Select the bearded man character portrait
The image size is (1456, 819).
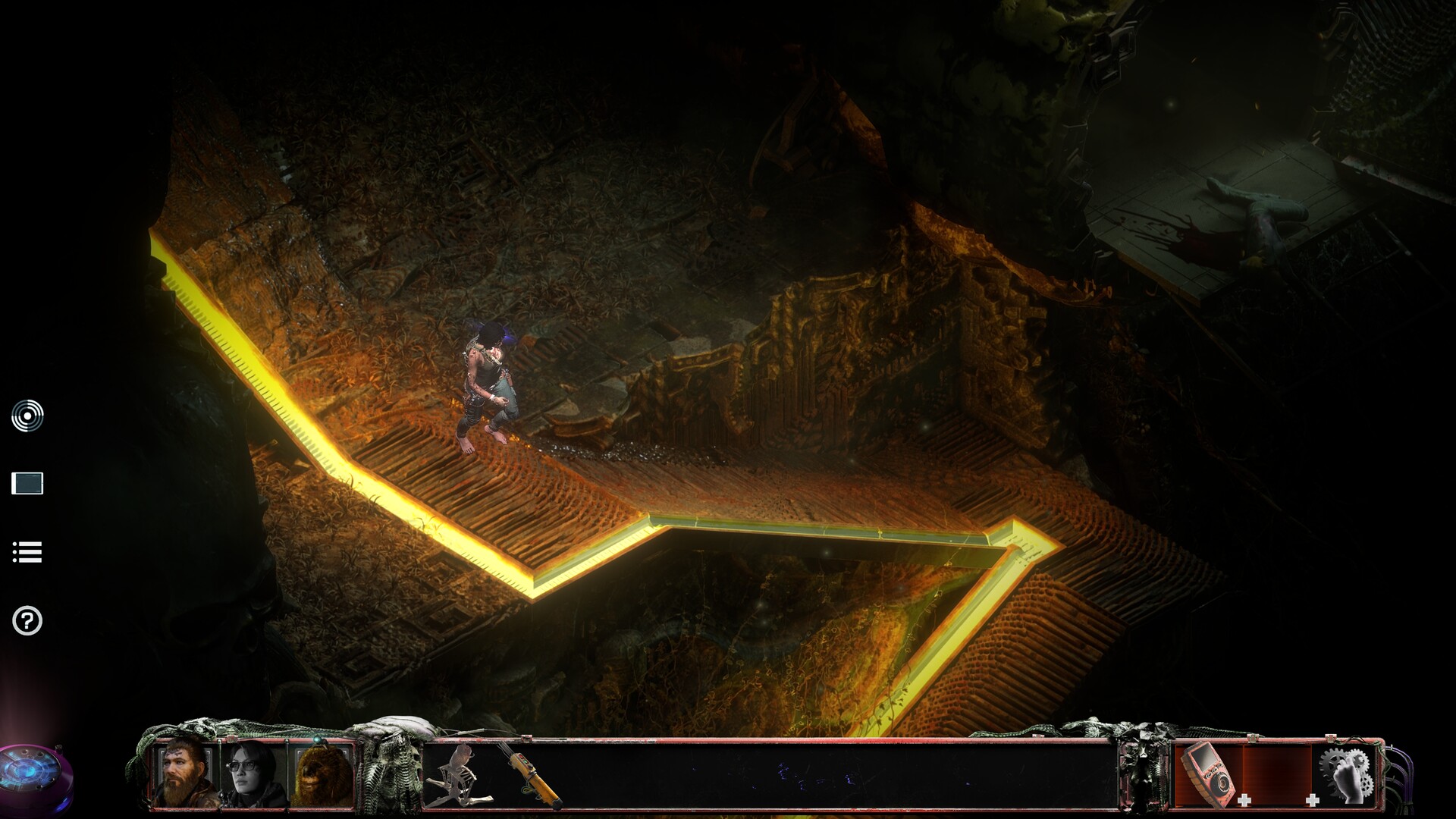click(x=185, y=773)
